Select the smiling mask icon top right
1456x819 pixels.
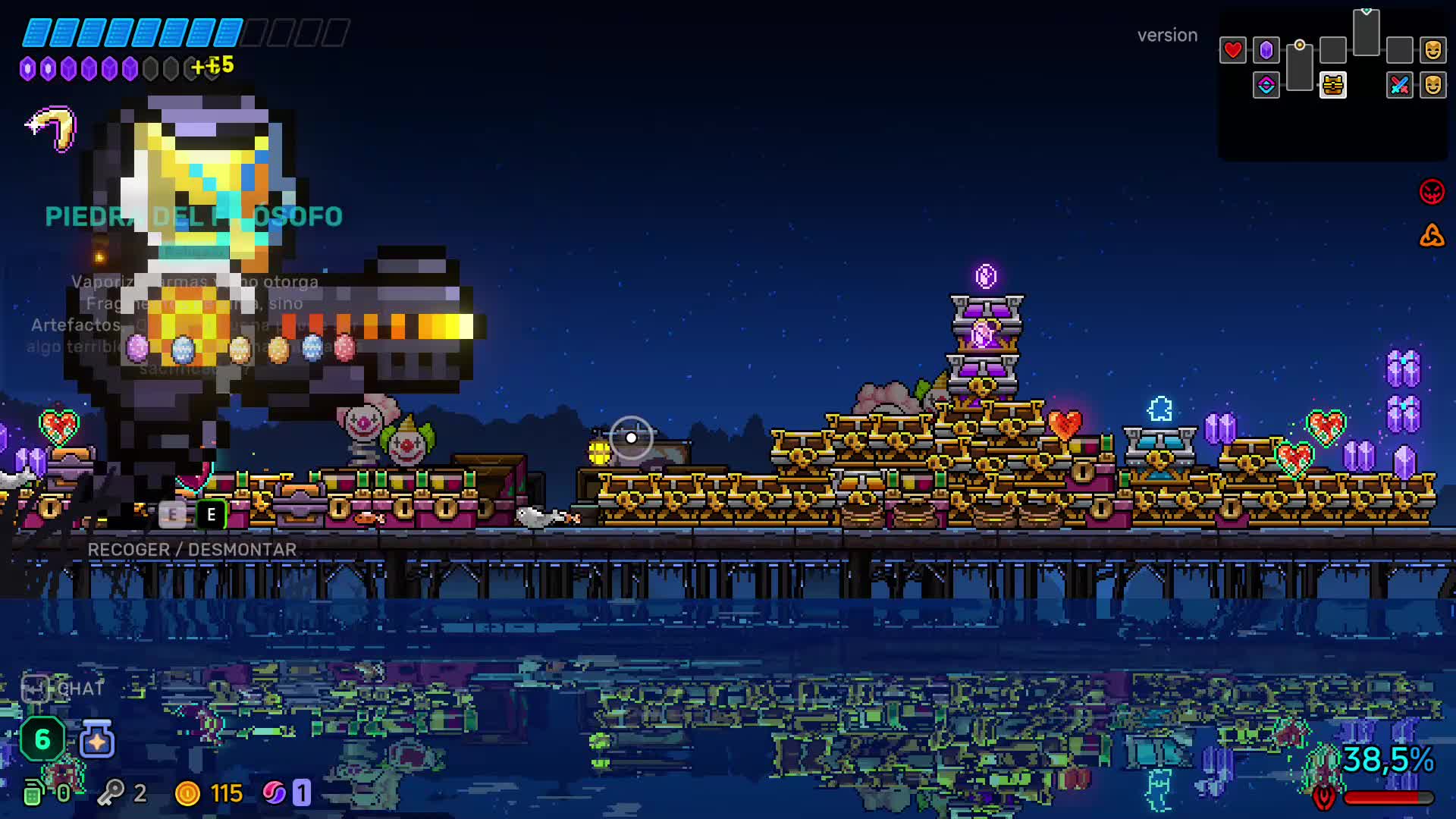point(1432,49)
